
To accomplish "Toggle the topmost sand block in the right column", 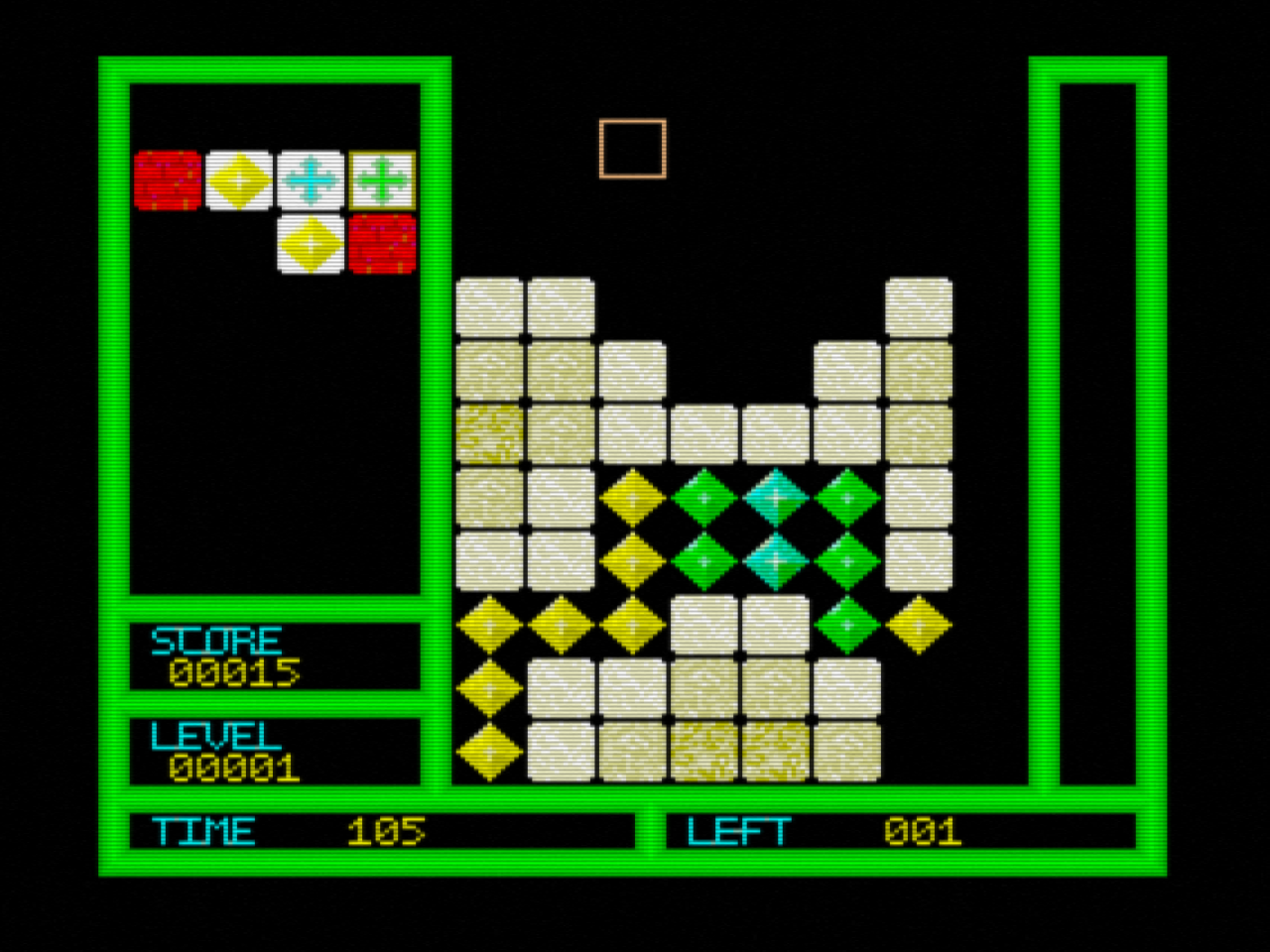I will coord(921,307).
